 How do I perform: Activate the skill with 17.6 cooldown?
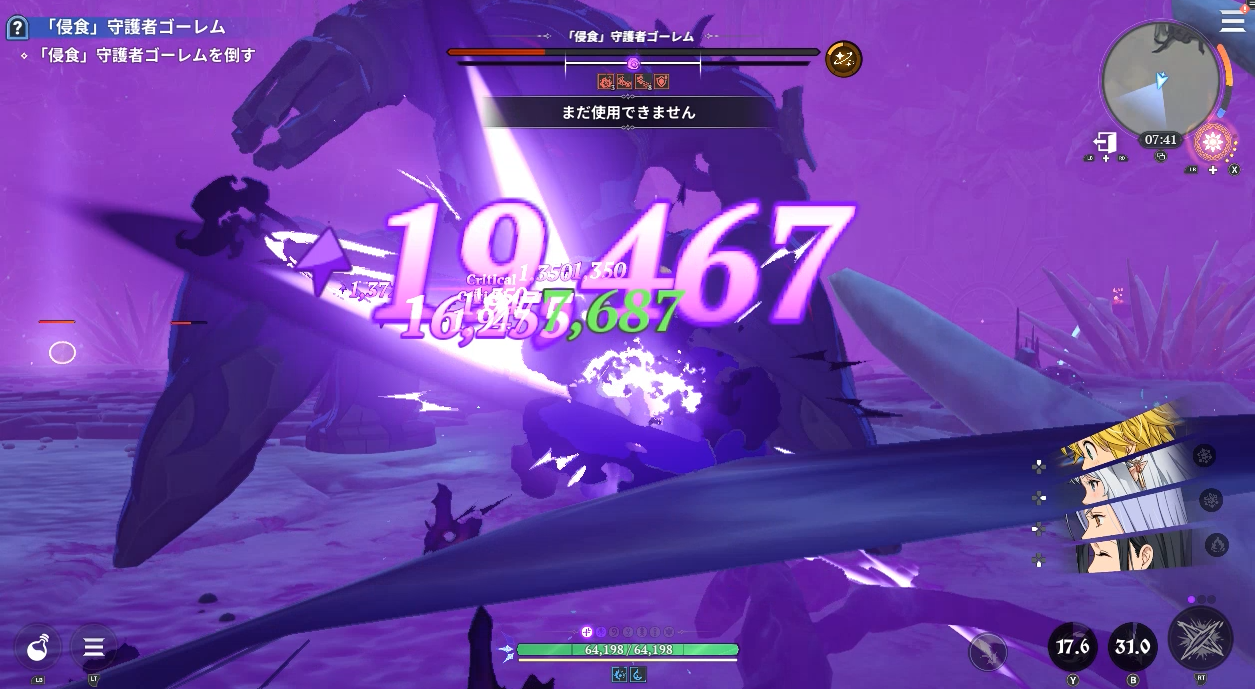[1073, 647]
